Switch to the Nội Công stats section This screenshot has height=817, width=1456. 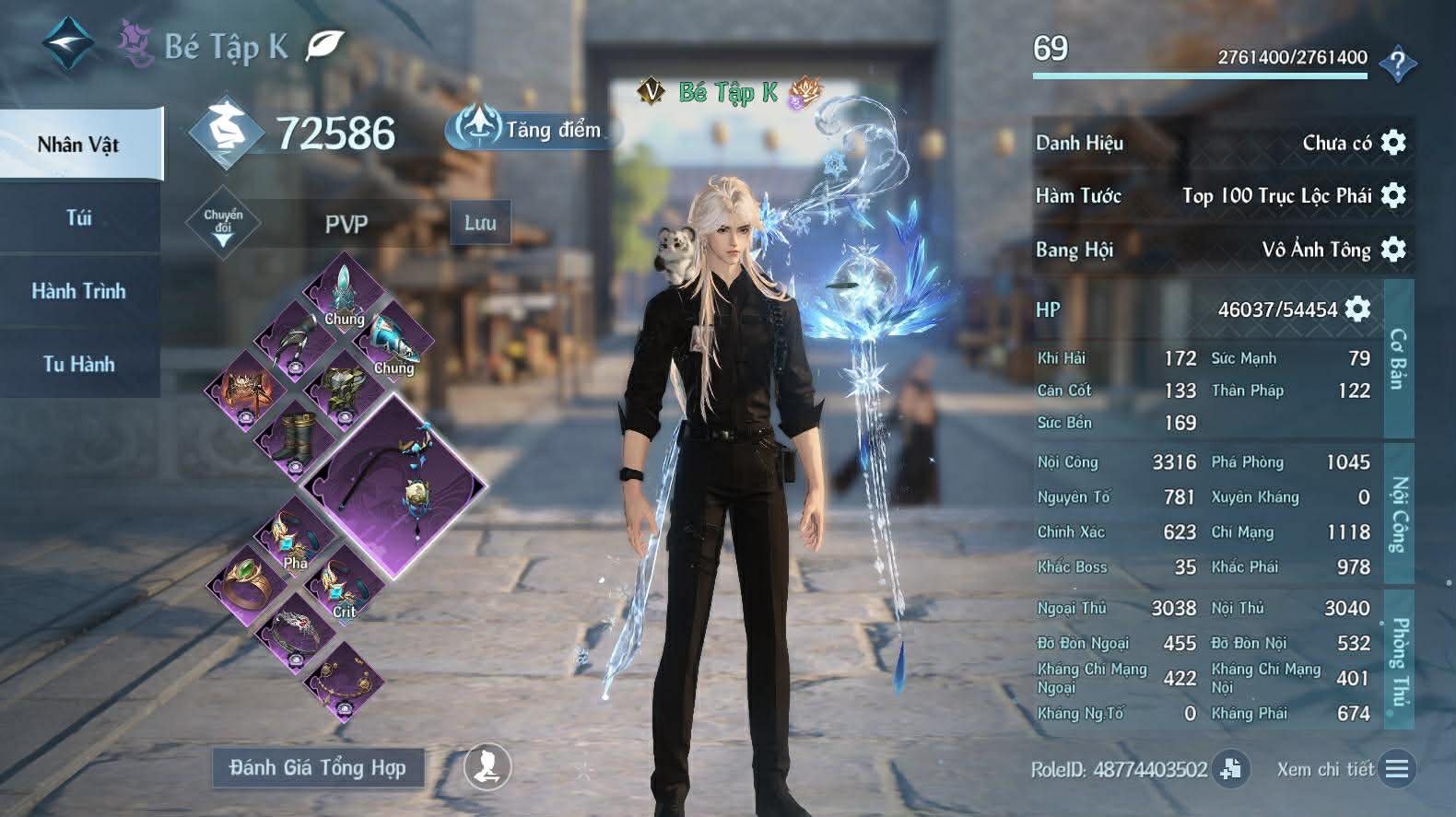pyautogui.click(x=1399, y=512)
